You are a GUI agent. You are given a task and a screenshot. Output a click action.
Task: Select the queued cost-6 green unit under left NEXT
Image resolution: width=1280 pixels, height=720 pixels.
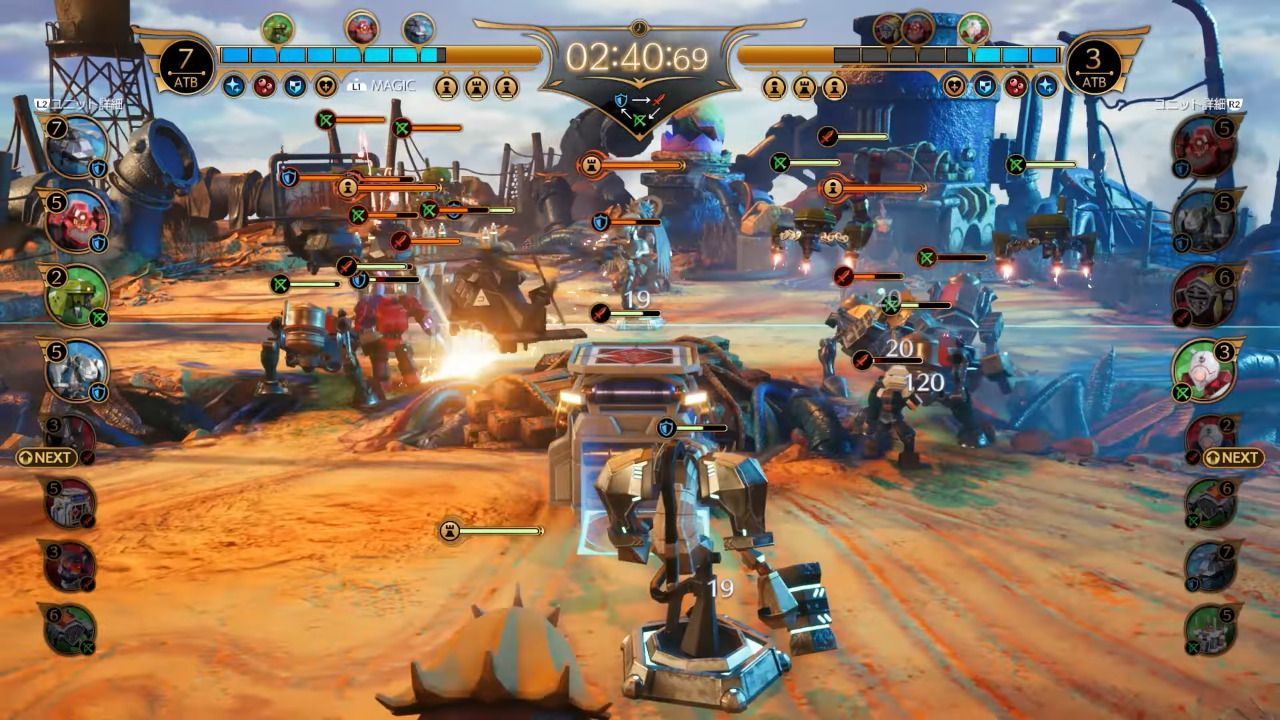pyautogui.click(x=69, y=630)
